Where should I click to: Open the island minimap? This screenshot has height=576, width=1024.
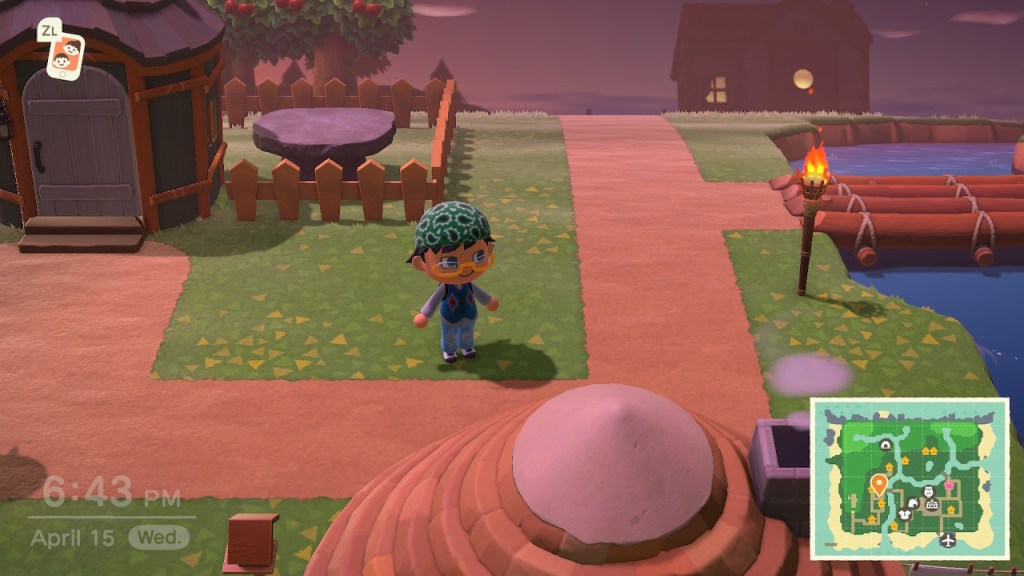pyautogui.click(x=909, y=478)
